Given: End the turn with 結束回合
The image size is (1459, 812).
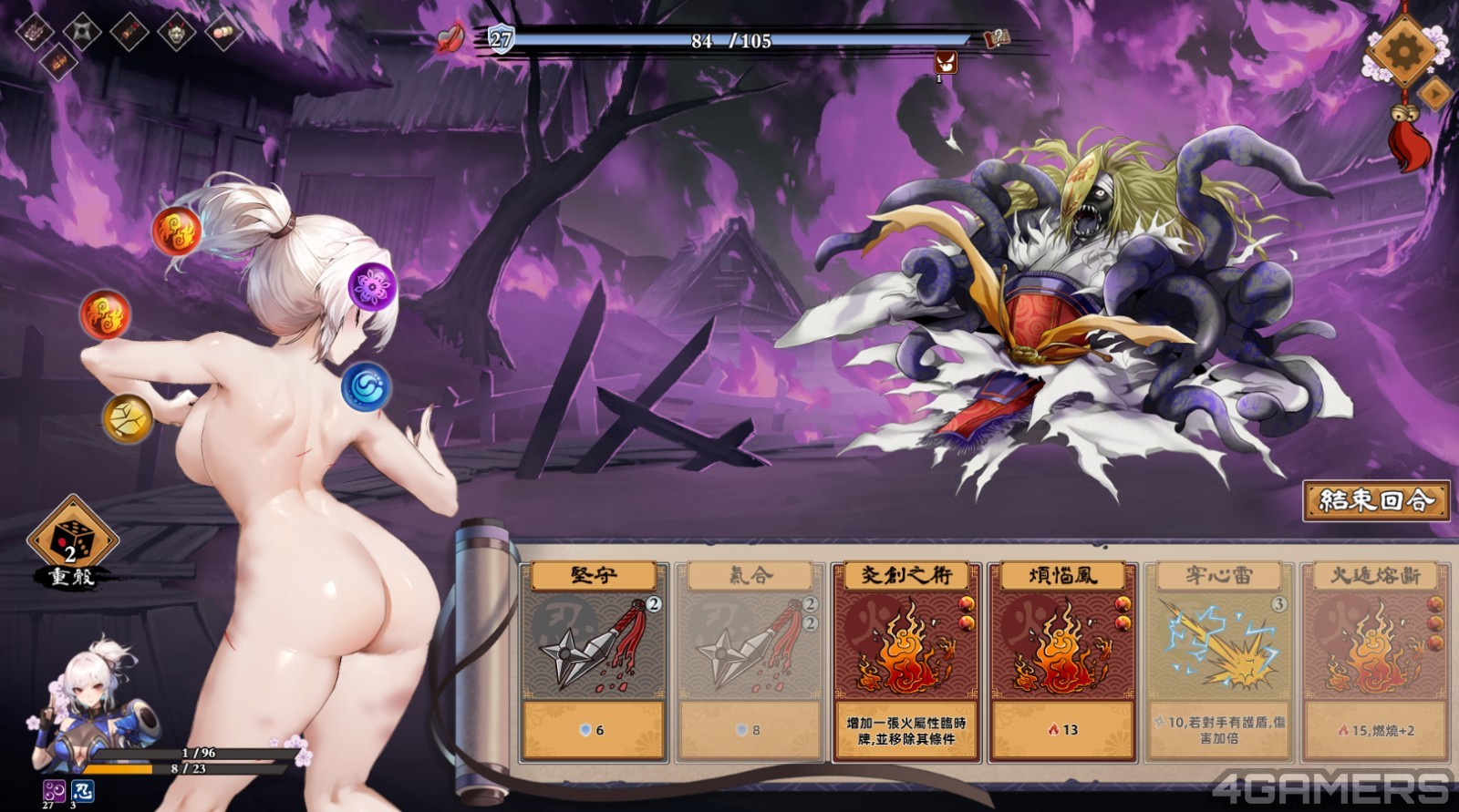Looking at the screenshot, I should pos(1376,500).
